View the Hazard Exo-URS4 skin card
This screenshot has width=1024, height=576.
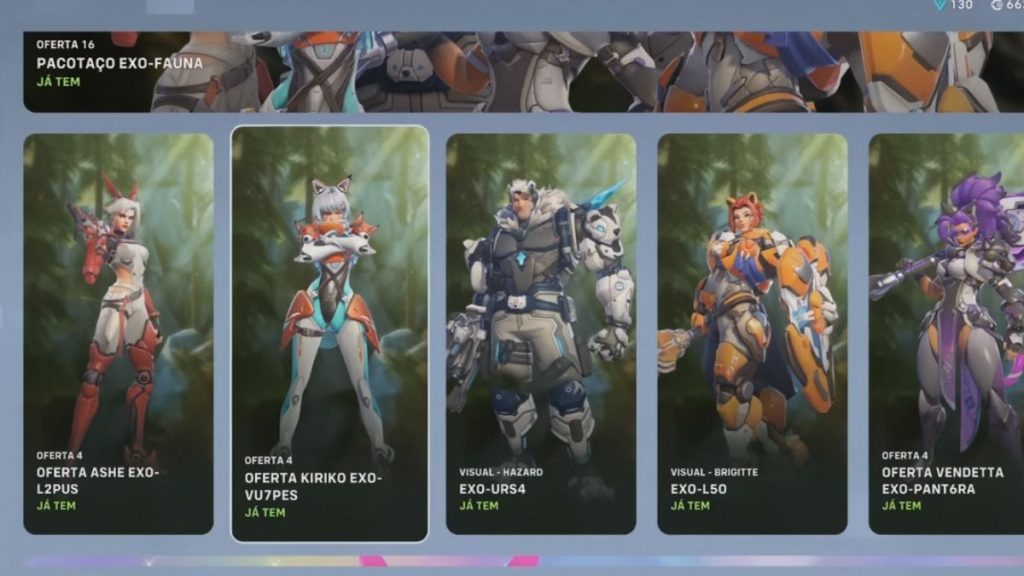tap(541, 334)
